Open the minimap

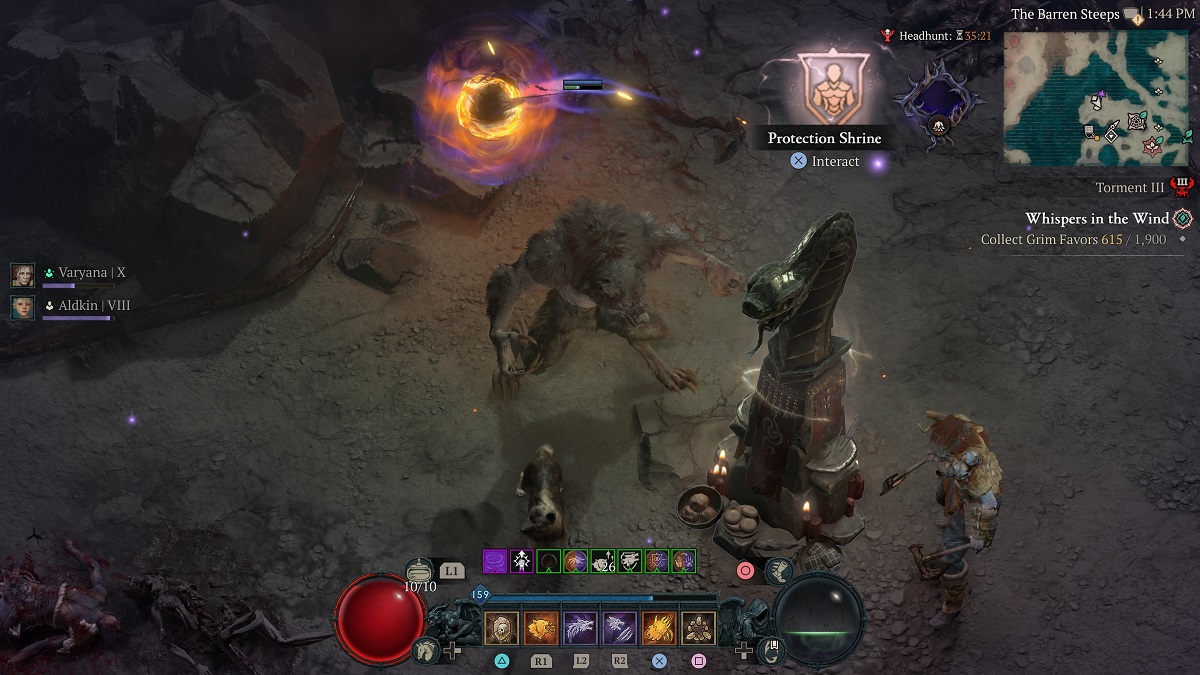coord(1097,98)
